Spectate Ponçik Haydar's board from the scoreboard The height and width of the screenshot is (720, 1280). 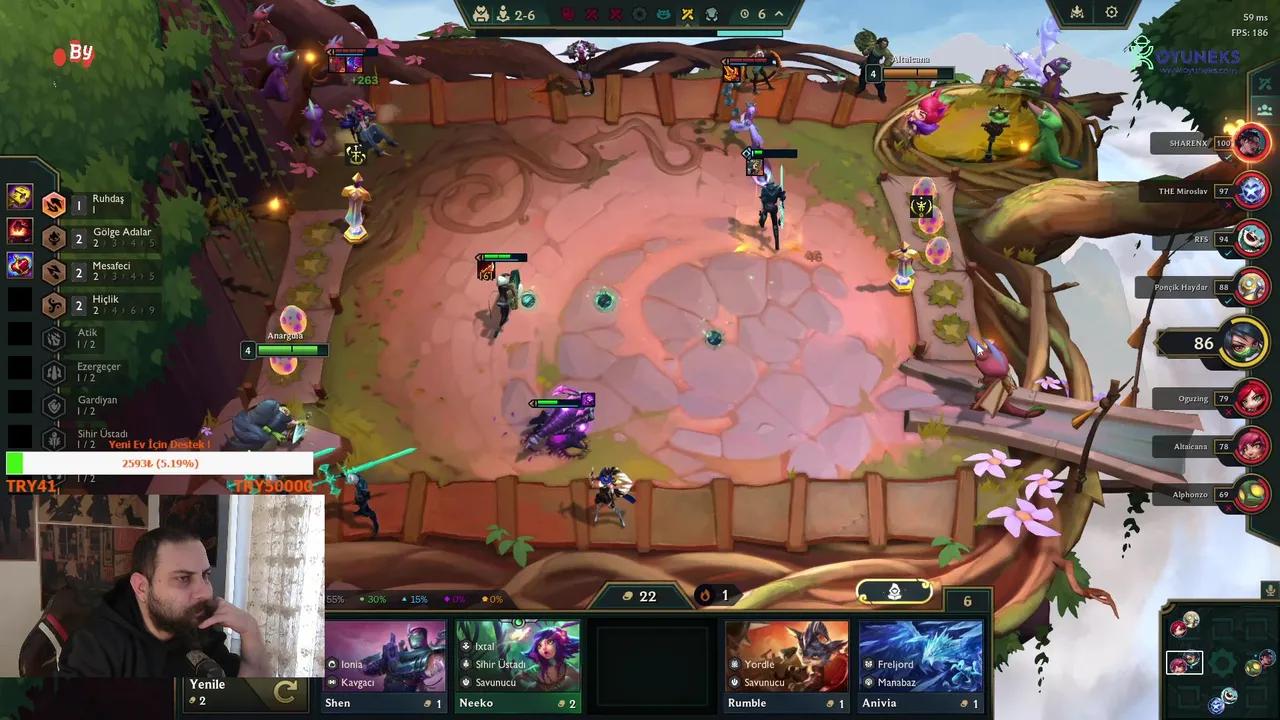(1250, 287)
